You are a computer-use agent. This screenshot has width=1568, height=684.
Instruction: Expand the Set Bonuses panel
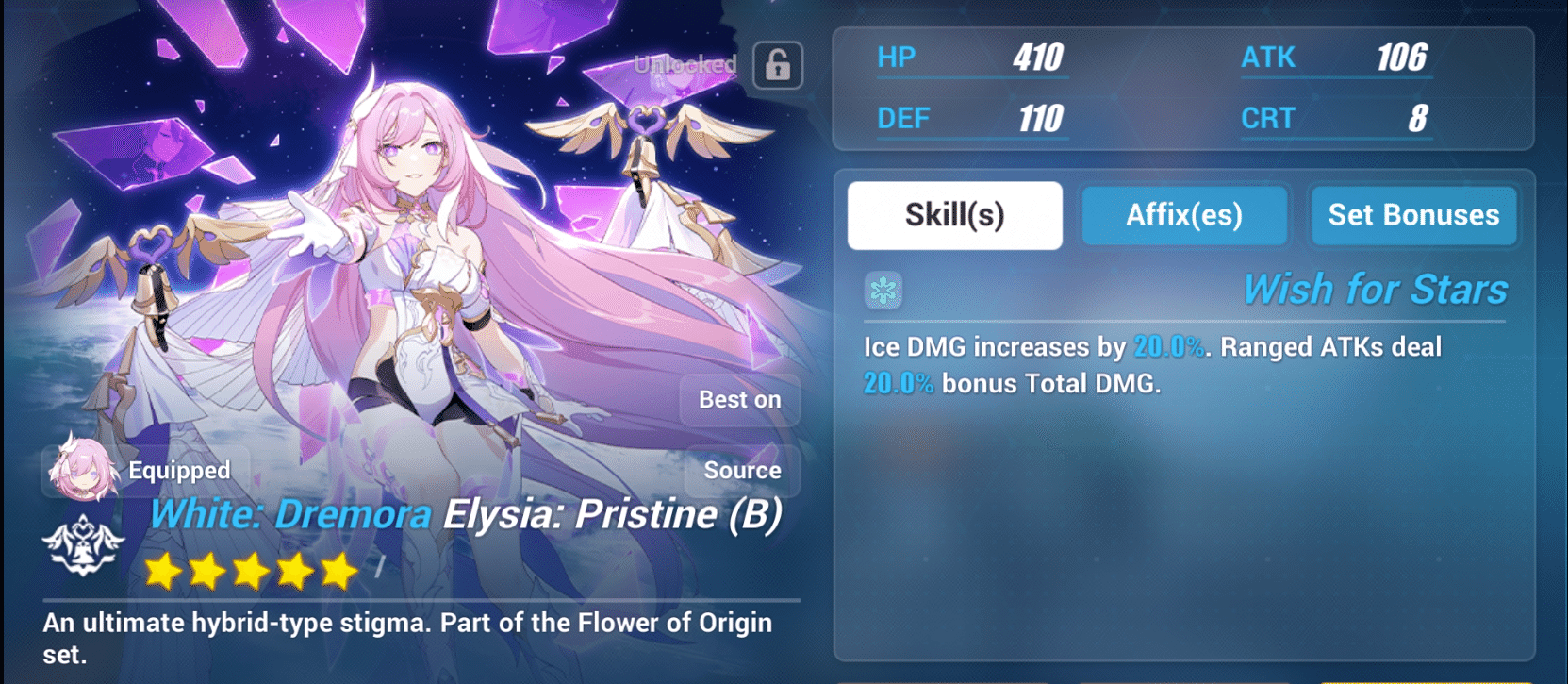click(x=1413, y=215)
